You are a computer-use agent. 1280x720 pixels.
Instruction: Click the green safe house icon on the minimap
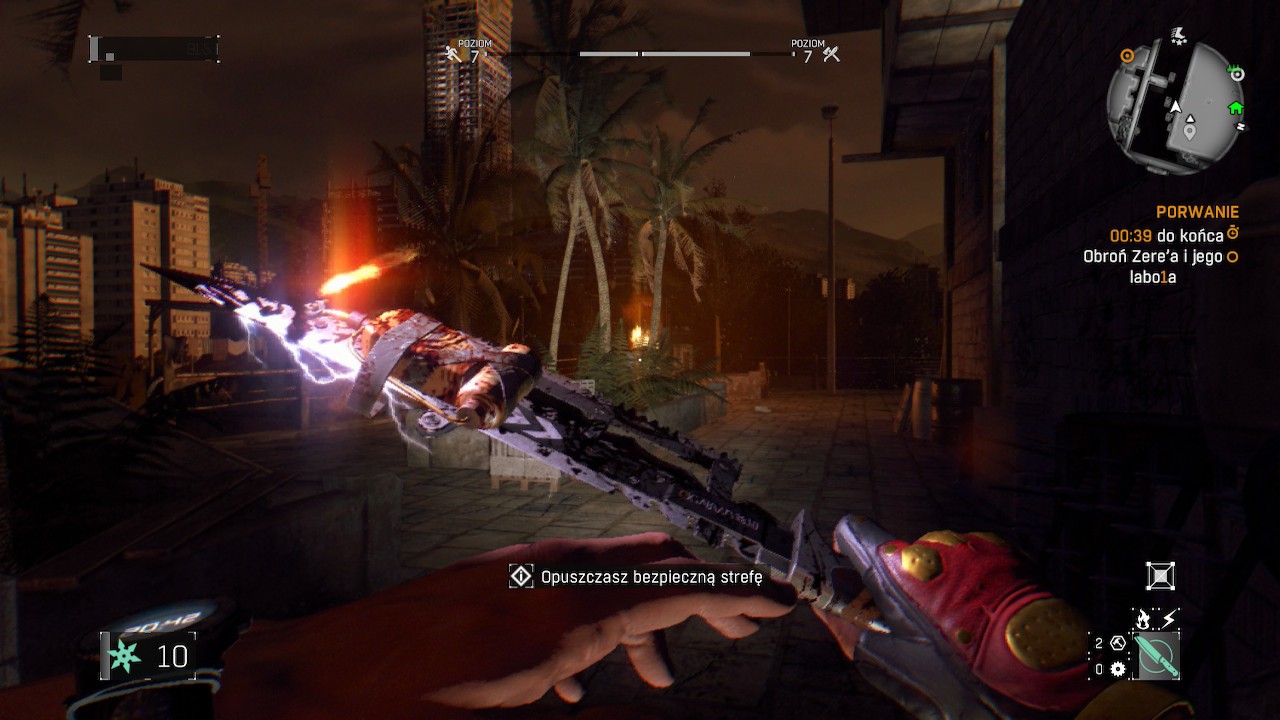(x=1236, y=108)
